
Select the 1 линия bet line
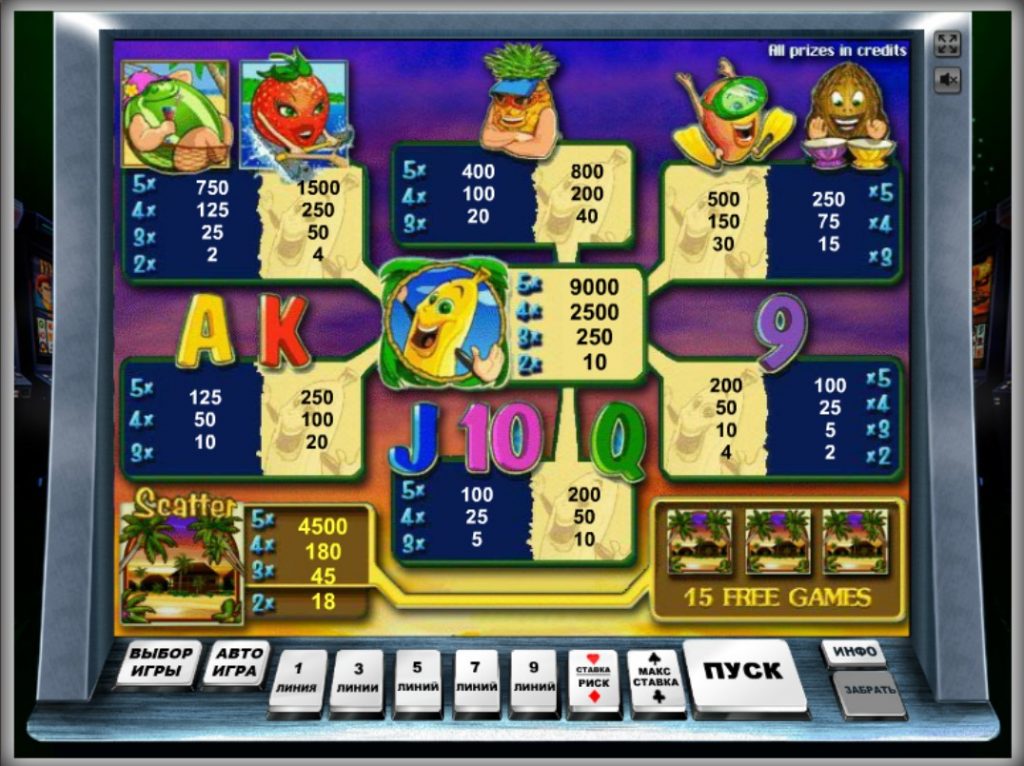pos(298,677)
